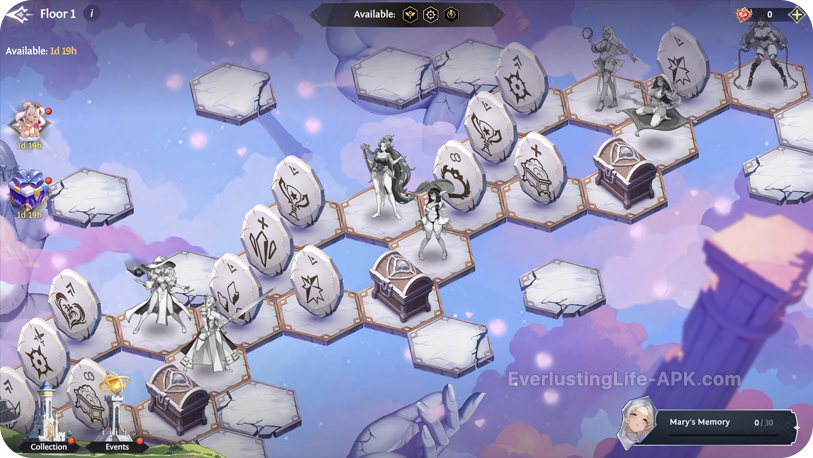Add currency with the green plus button
This screenshot has width=813, height=458.
pos(797,14)
